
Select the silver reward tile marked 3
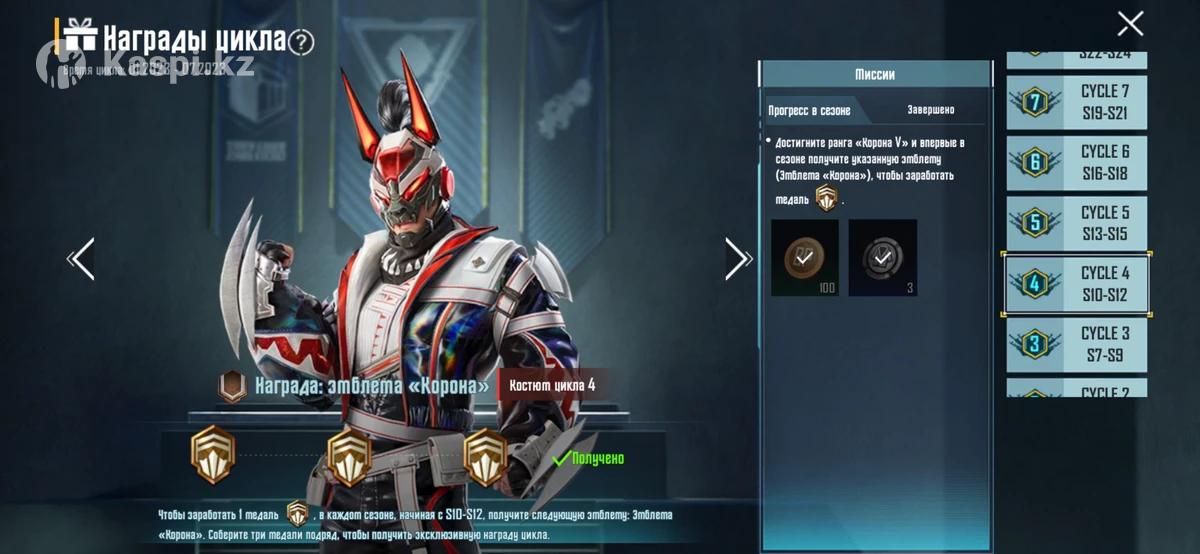[x=882, y=258]
